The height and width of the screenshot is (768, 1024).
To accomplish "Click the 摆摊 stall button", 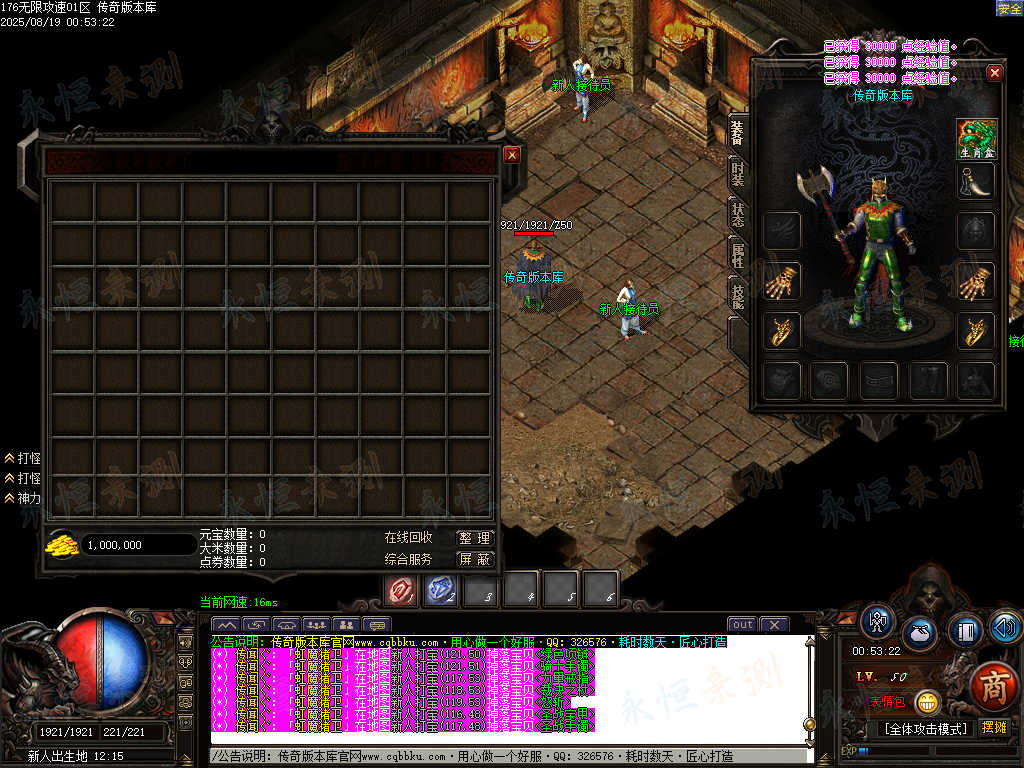I will 994,728.
